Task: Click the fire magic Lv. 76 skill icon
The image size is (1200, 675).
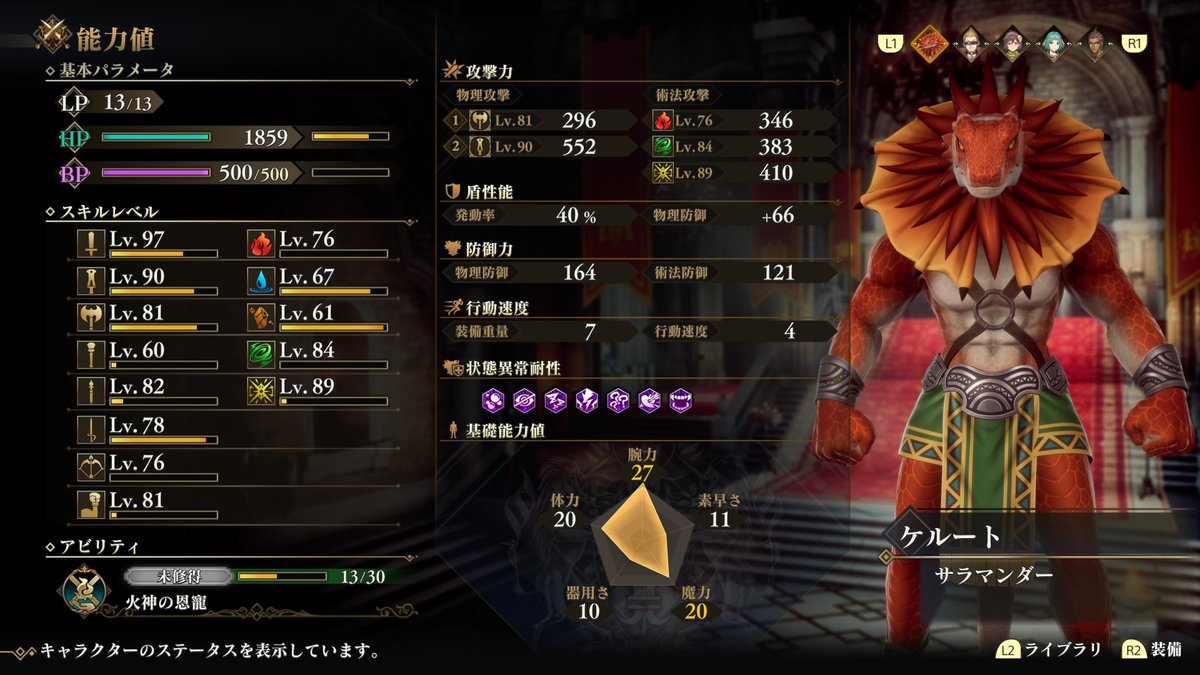Action: click(262, 241)
